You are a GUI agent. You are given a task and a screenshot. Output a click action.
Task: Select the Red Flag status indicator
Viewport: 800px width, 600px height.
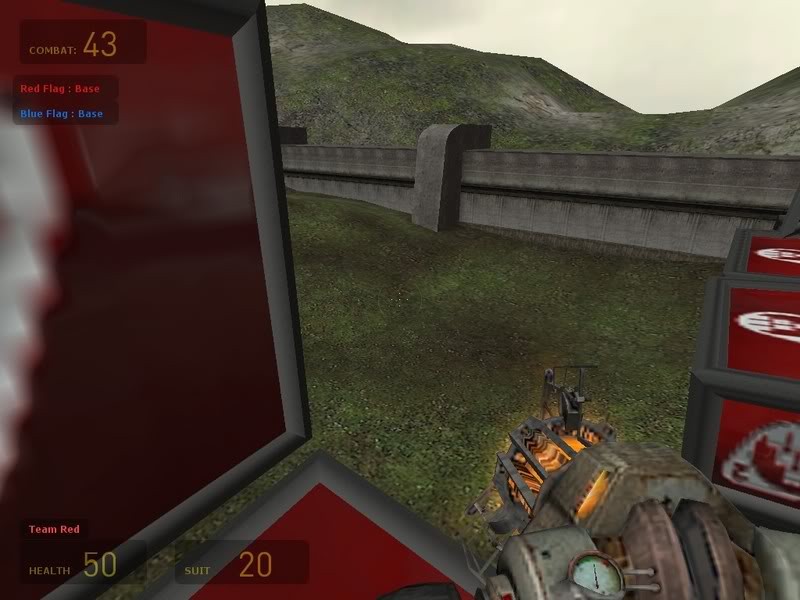point(60,89)
